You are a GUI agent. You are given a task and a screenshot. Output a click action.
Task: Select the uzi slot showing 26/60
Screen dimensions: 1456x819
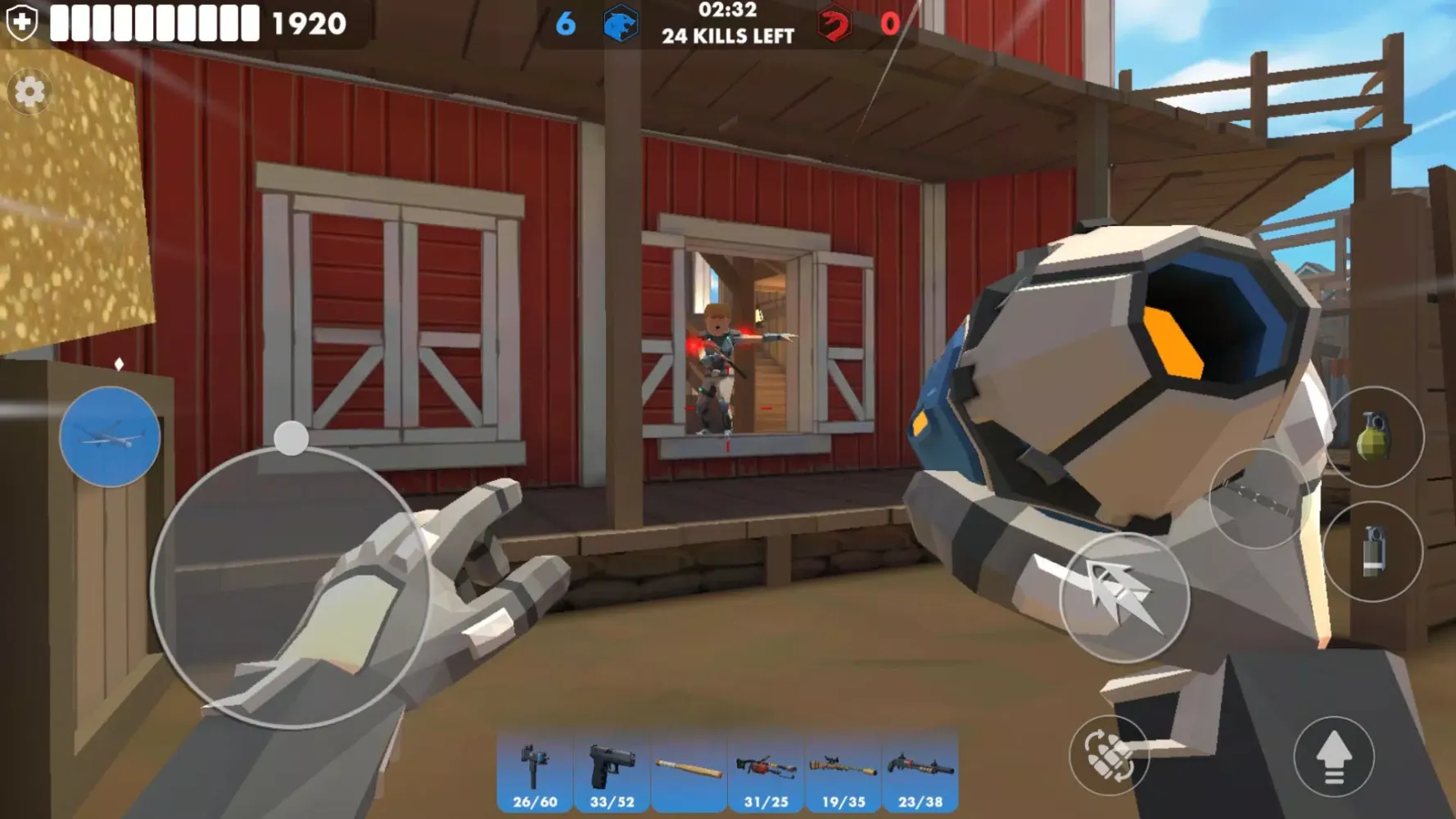[x=534, y=768]
